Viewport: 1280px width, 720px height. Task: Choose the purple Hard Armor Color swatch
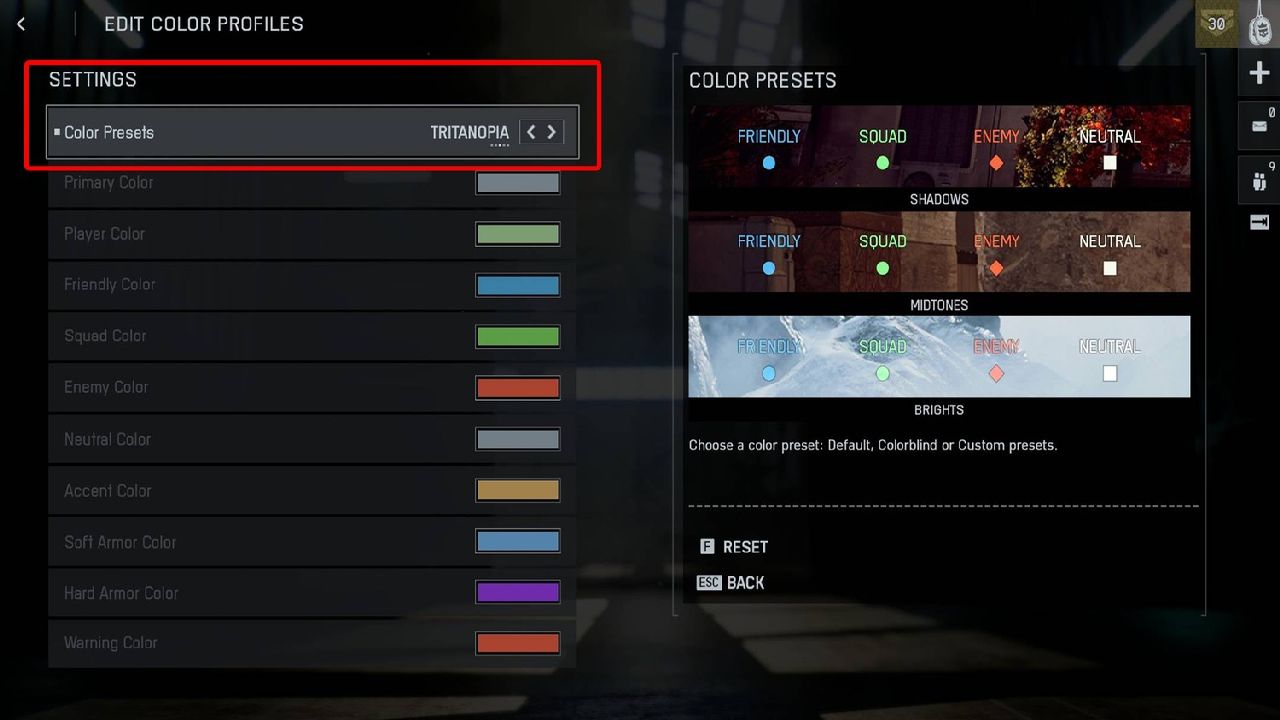(x=517, y=593)
